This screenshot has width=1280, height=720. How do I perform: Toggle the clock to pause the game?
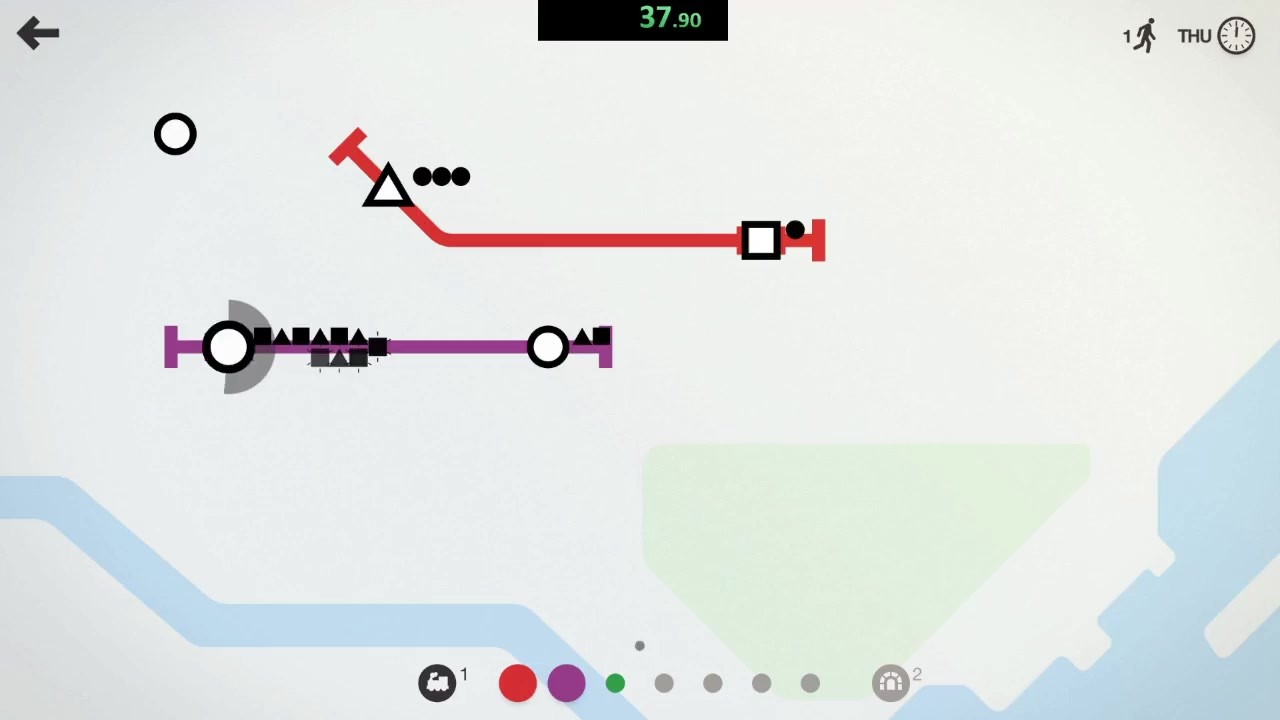coord(1236,36)
